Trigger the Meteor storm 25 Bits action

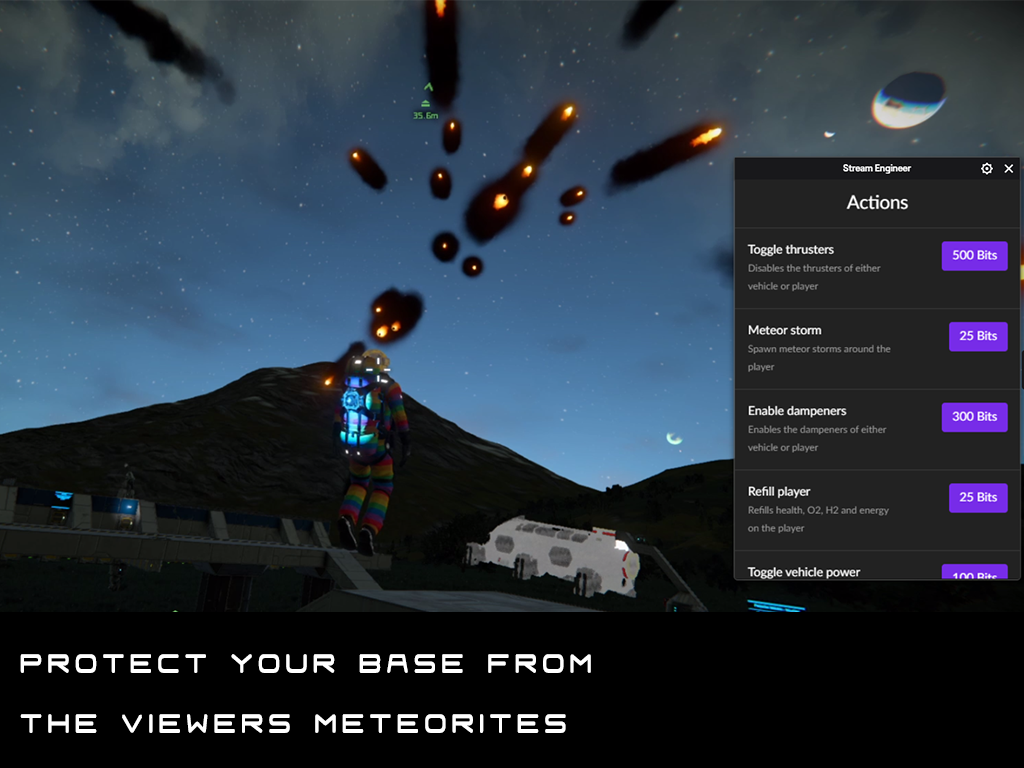(x=977, y=336)
